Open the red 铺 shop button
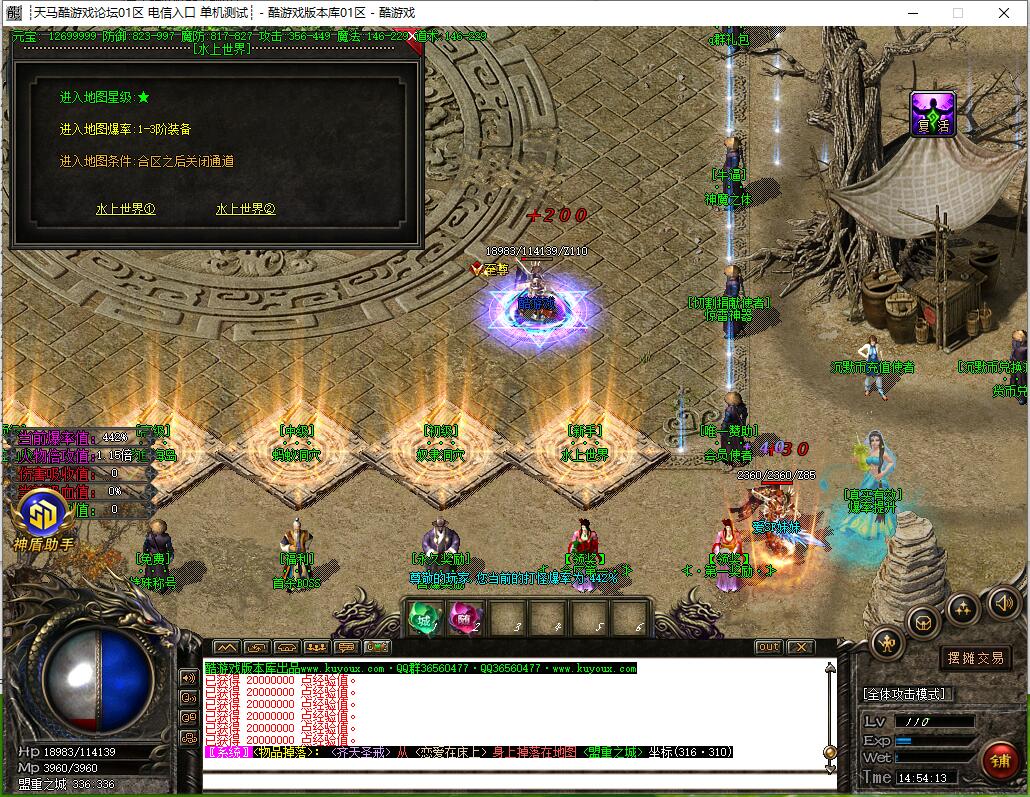The image size is (1030, 797). point(999,760)
